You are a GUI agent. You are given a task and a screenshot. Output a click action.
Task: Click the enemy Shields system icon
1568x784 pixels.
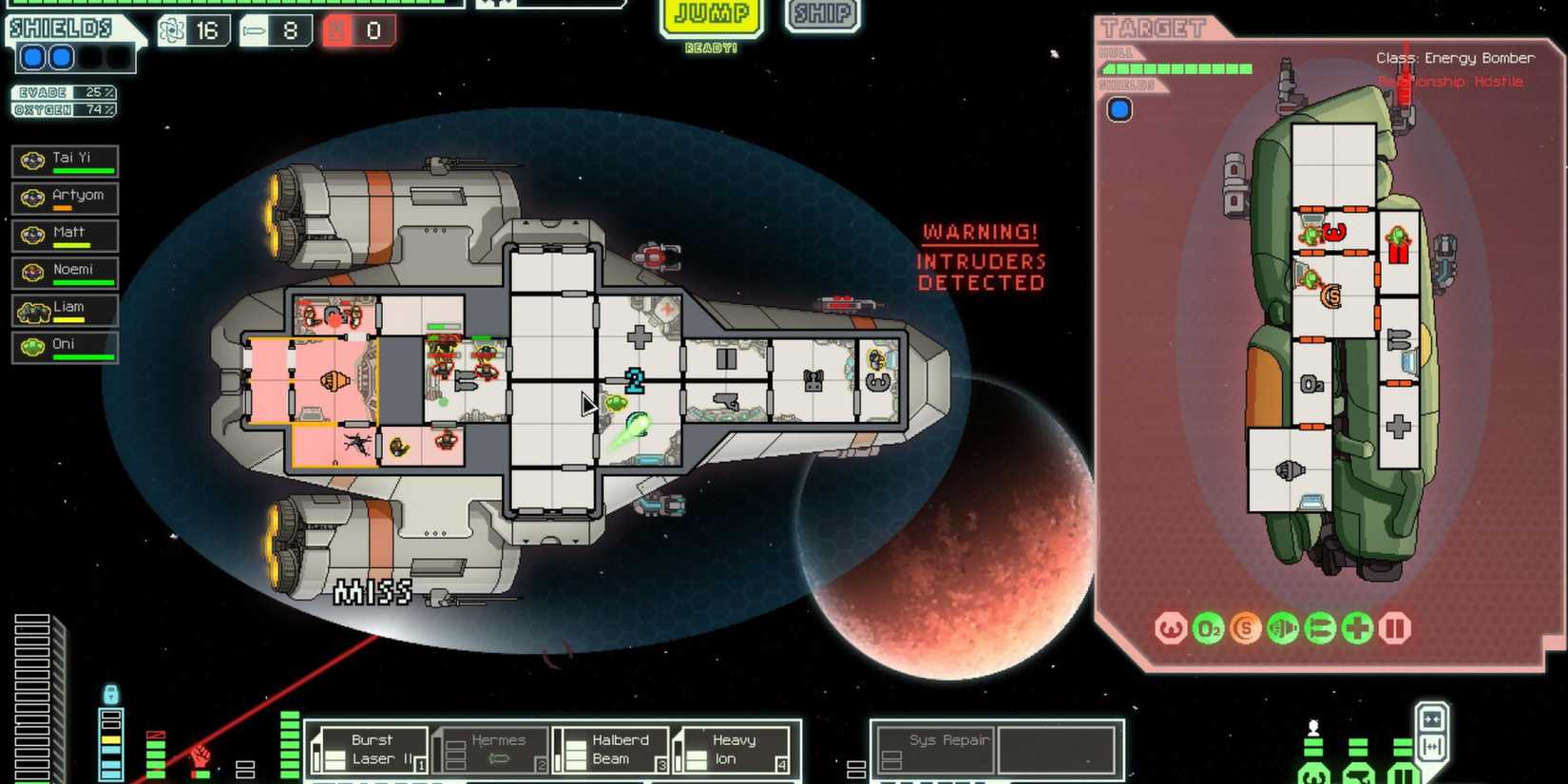tap(1246, 628)
